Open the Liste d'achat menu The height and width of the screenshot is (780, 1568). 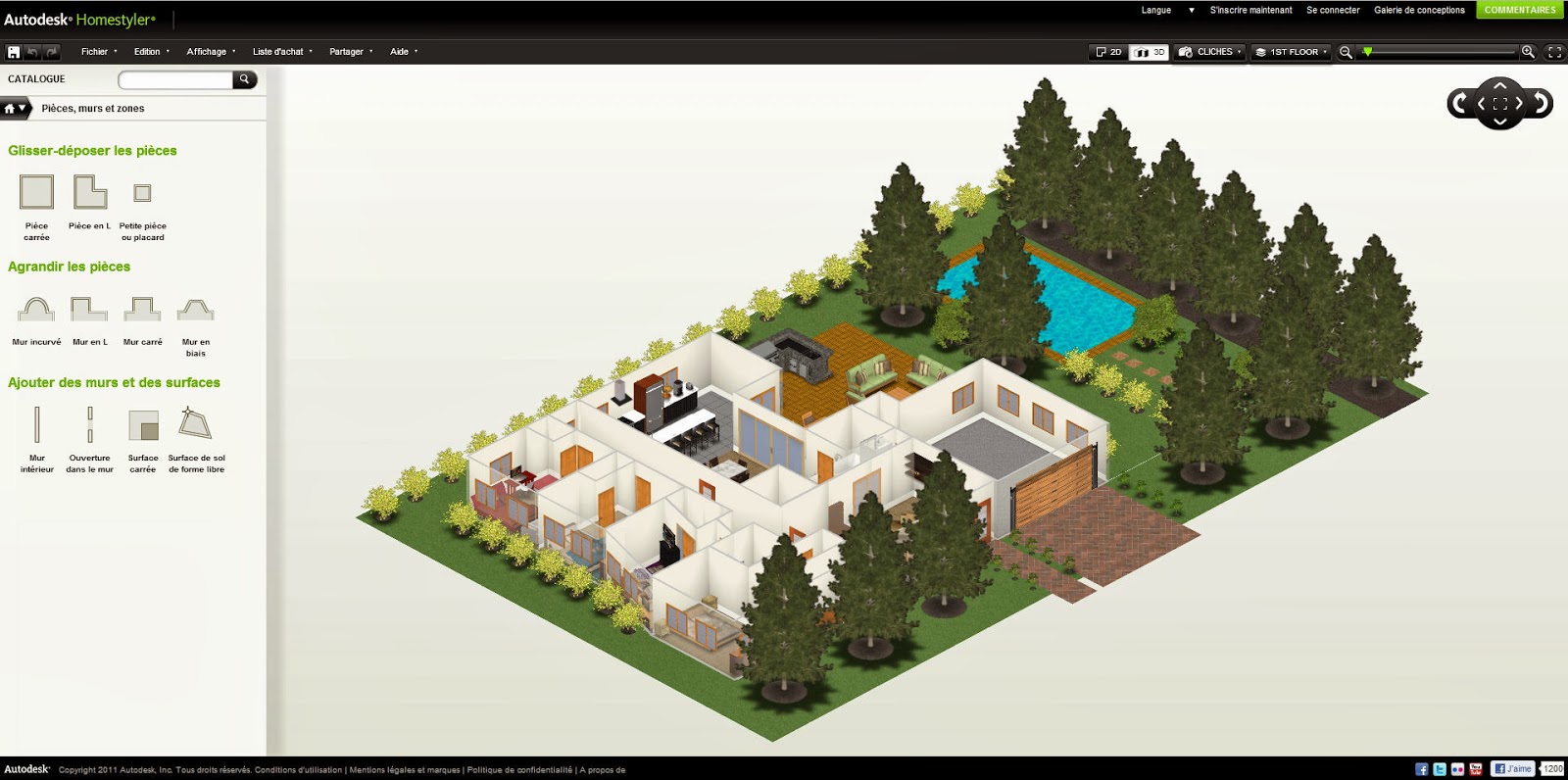[280, 51]
